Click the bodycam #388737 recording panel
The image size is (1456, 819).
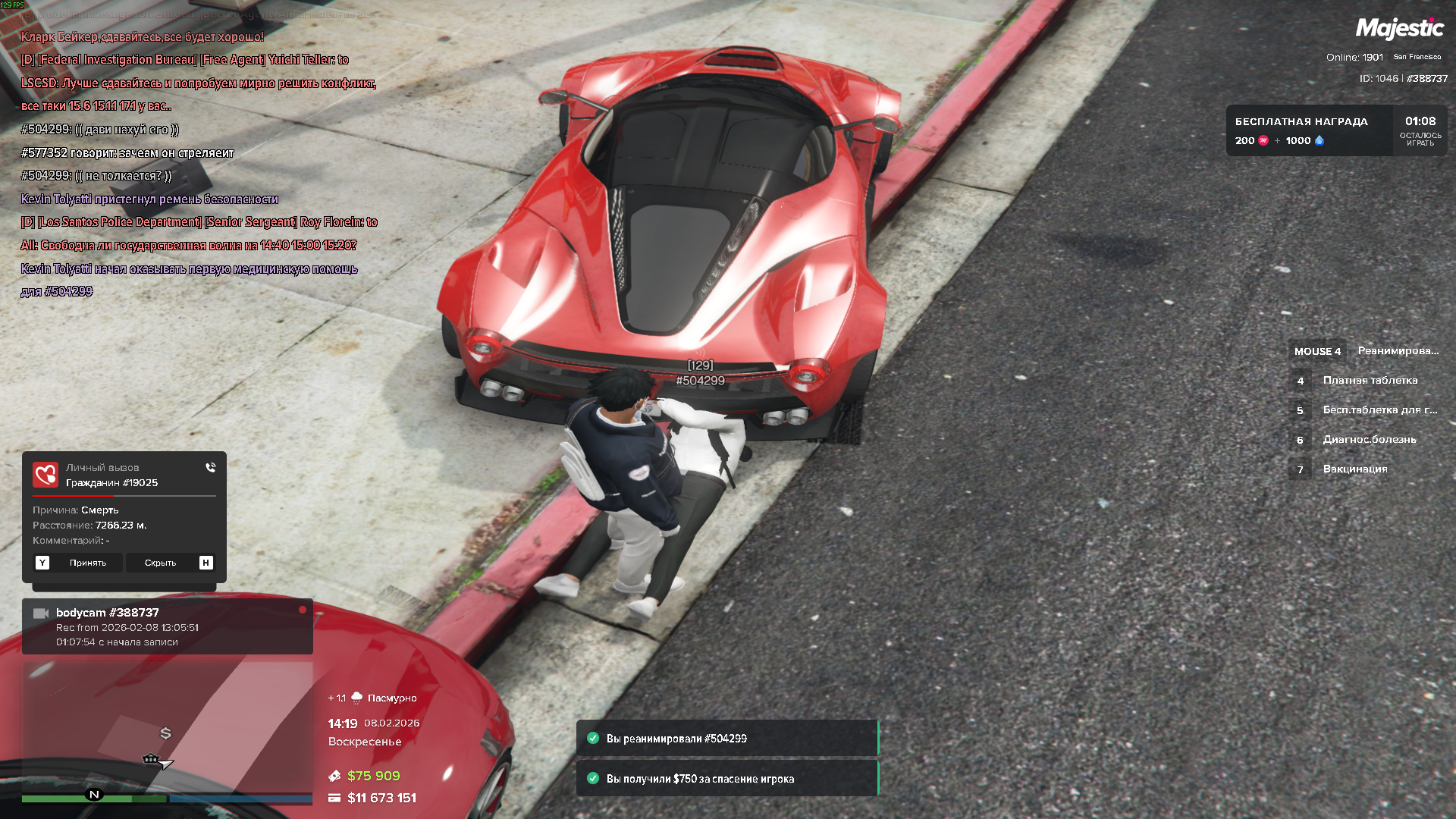[x=167, y=626]
